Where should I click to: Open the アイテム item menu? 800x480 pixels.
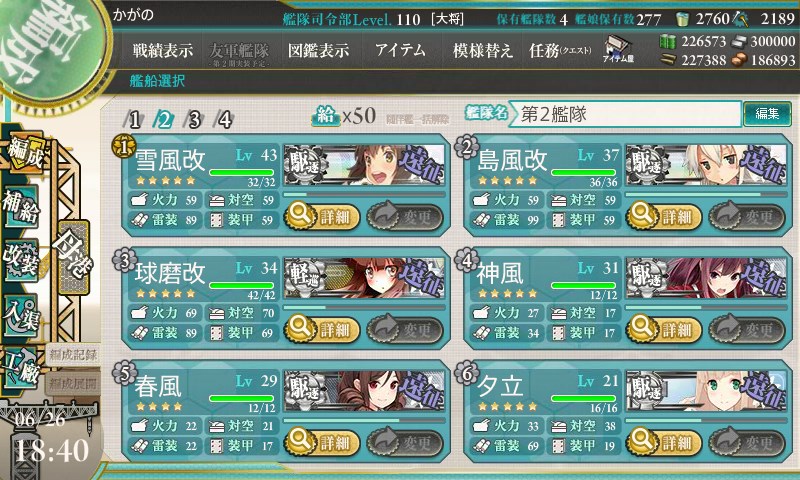tap(400, 50)
